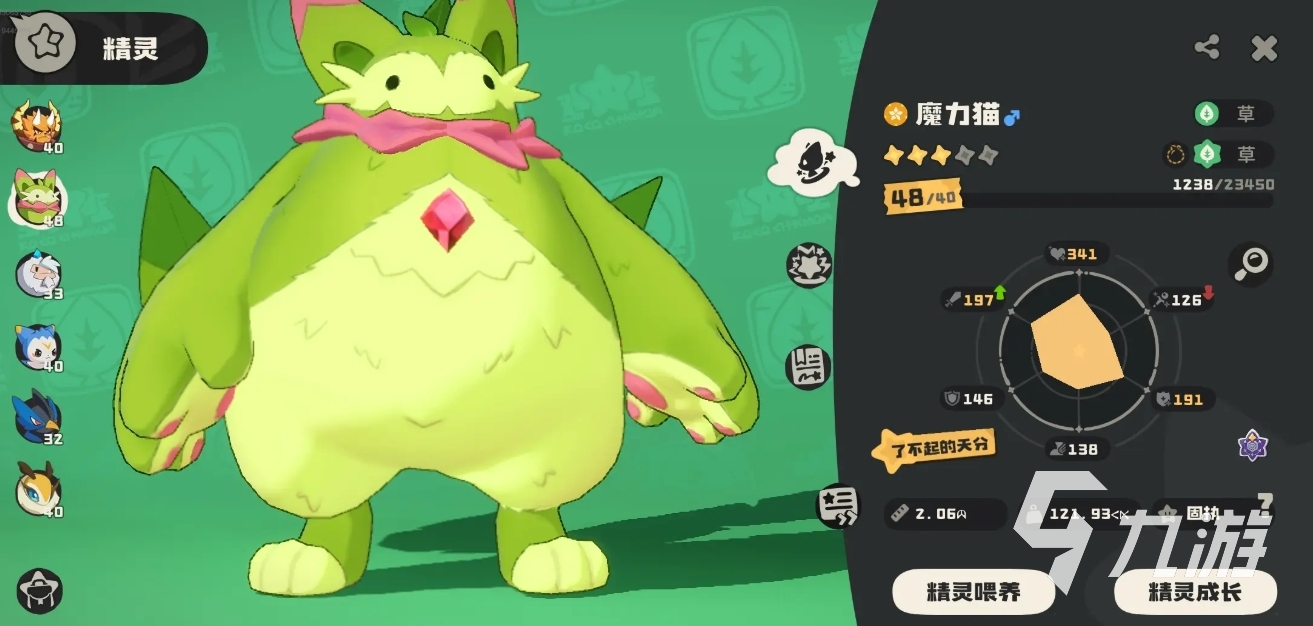This screenshot has height=626, width=1313.
Task: Click the 了不起的天分 talent label
Action: point(933,447)
